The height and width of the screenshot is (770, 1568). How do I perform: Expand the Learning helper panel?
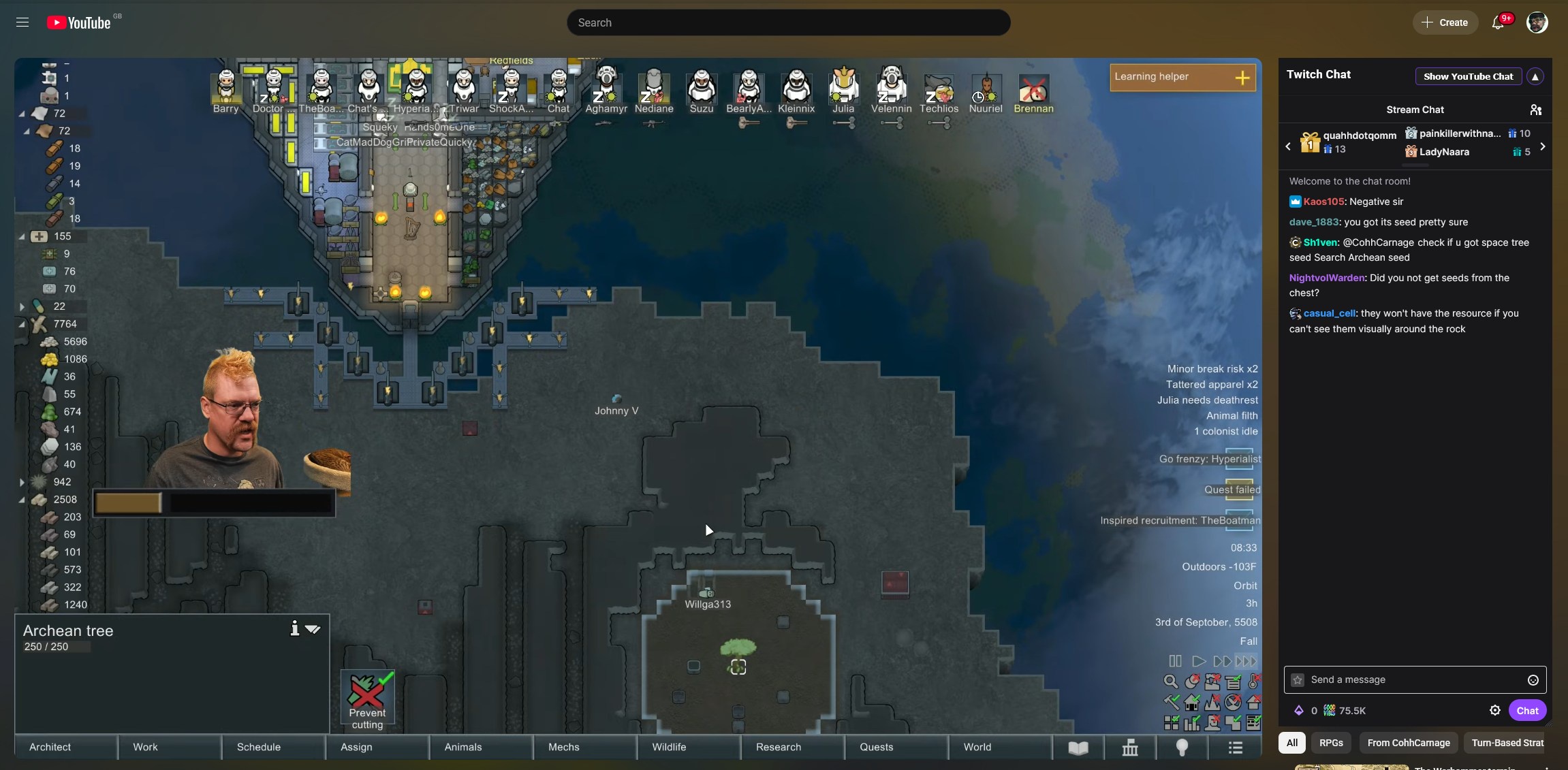pyautogui.click(x=1242, y=78)
